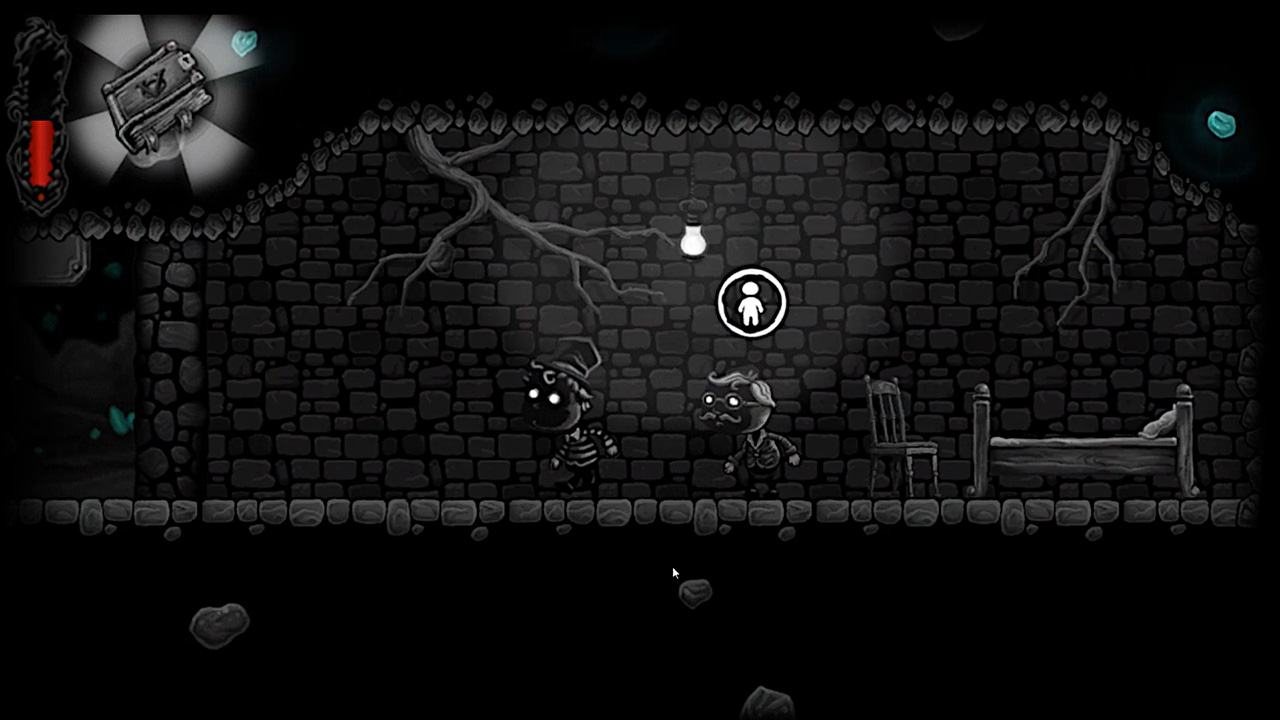This screenshot has width=1280, height=720.
Task: Click the white figure inside the prompt circle
Action: coord(752,305)
